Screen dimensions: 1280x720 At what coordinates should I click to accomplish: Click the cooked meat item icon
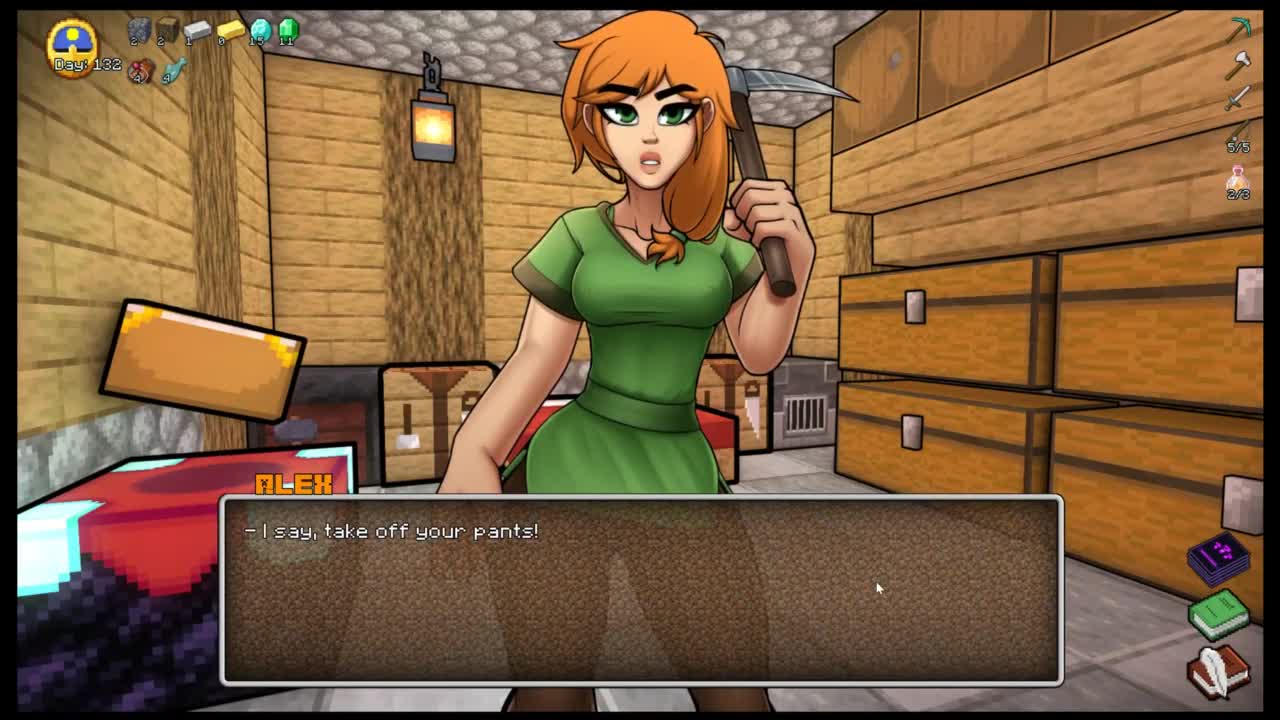[142, 70]
